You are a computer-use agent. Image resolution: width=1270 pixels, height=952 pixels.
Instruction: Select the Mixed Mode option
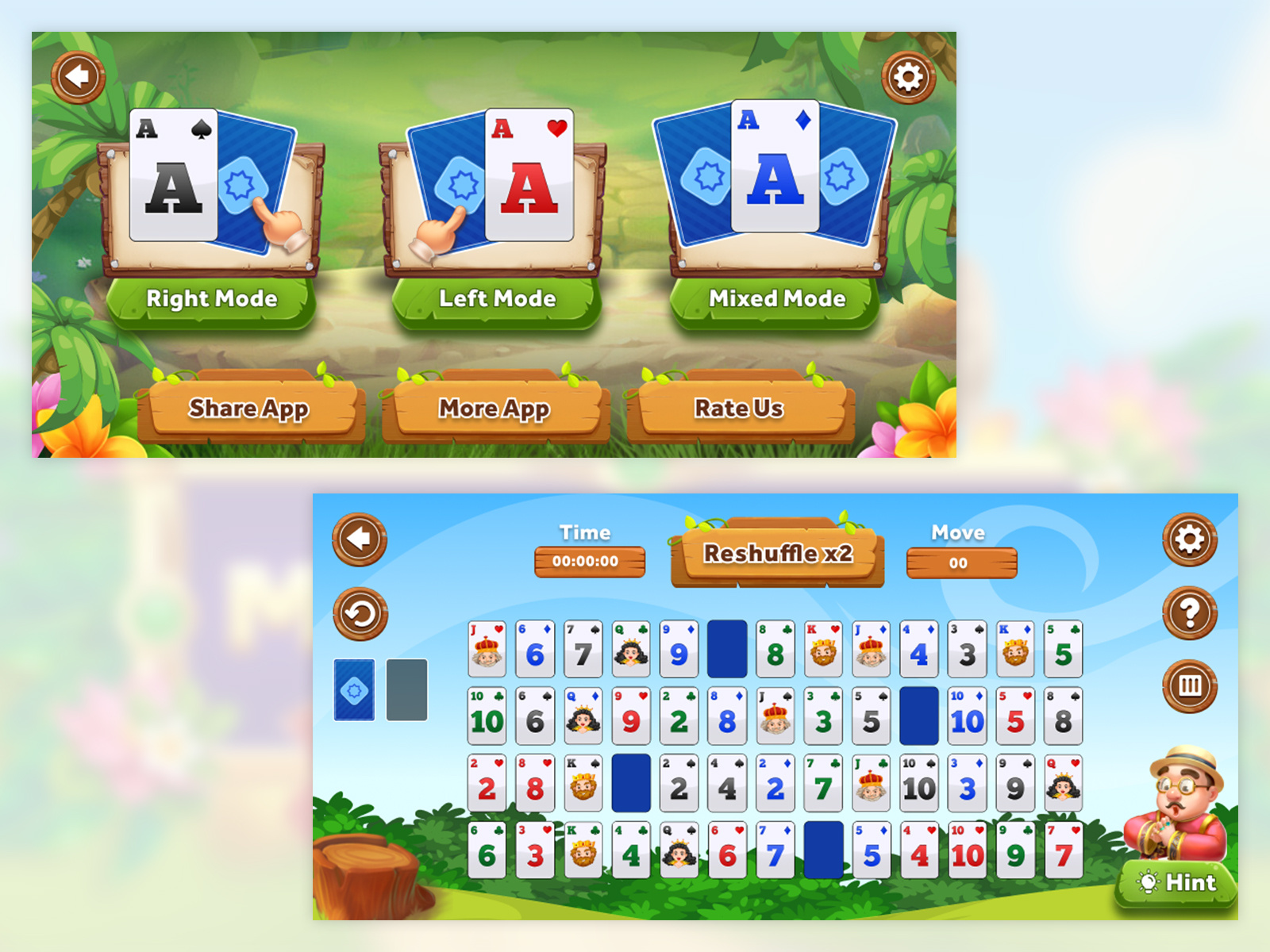coord(778,298)
